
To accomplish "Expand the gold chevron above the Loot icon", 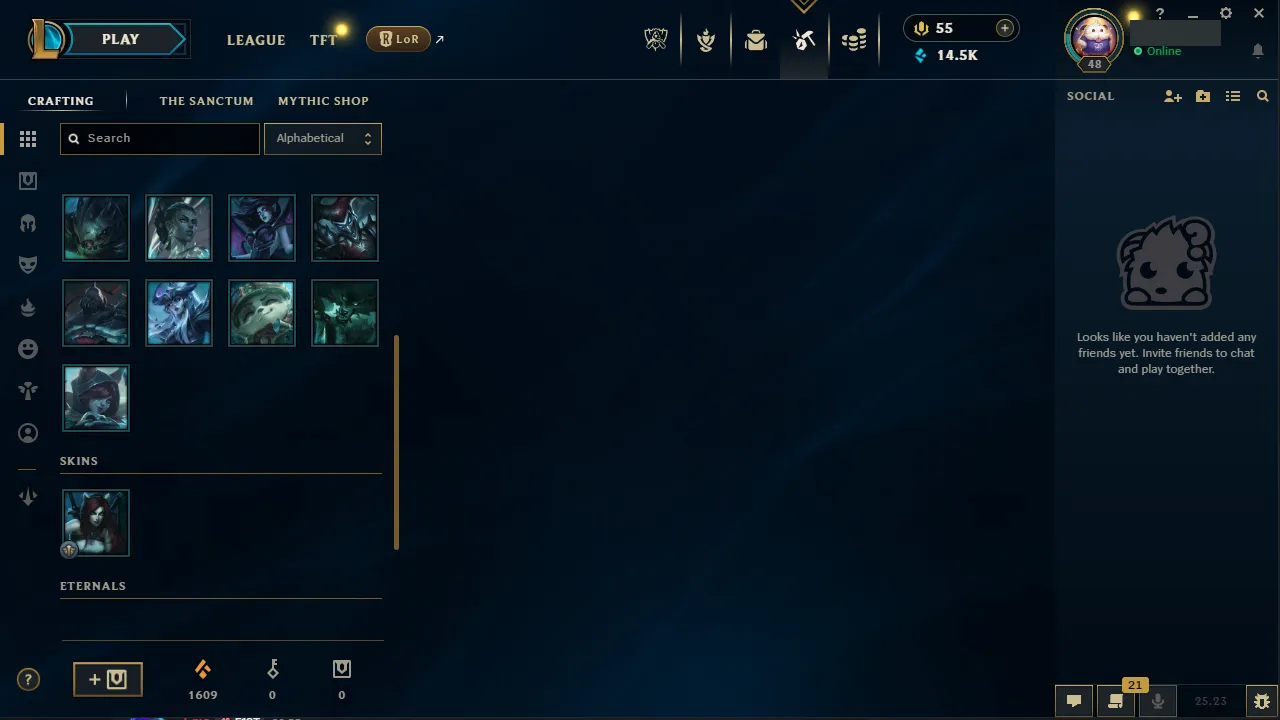I will click(804, 5).
